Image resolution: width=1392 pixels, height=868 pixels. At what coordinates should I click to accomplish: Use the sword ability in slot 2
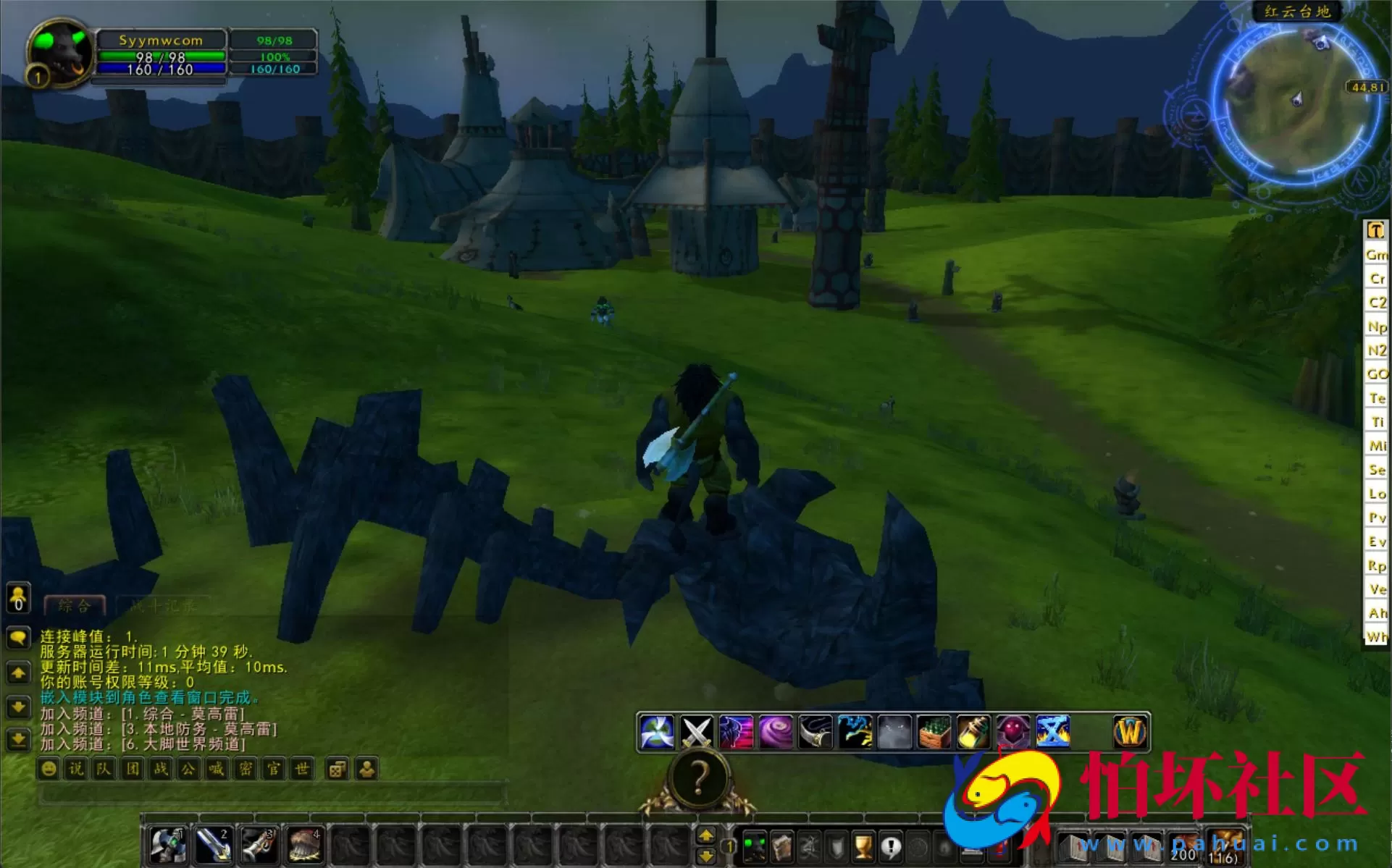pyautogui.click(x=213, y=845)
